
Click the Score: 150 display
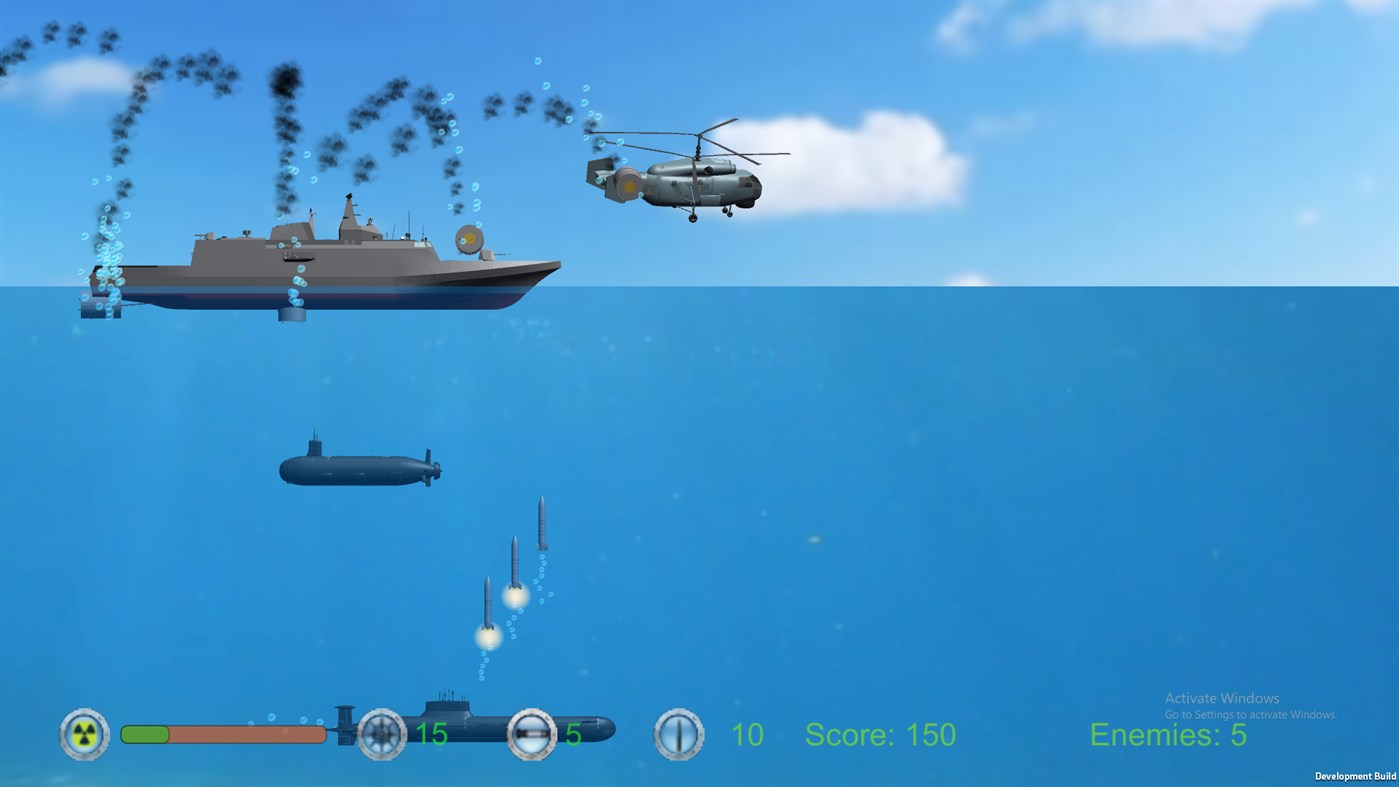[x=879, y=735]
